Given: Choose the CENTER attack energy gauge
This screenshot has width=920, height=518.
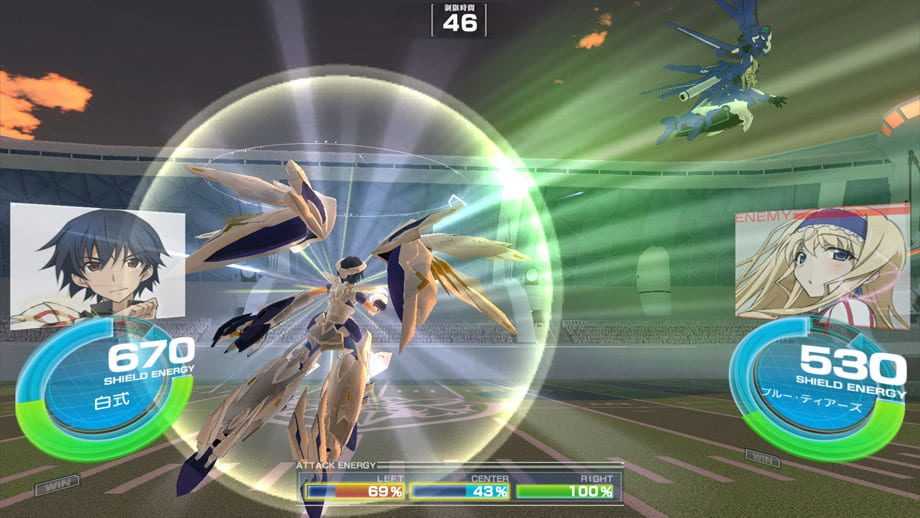Looking at the screenshot, I should pos(460,491).
